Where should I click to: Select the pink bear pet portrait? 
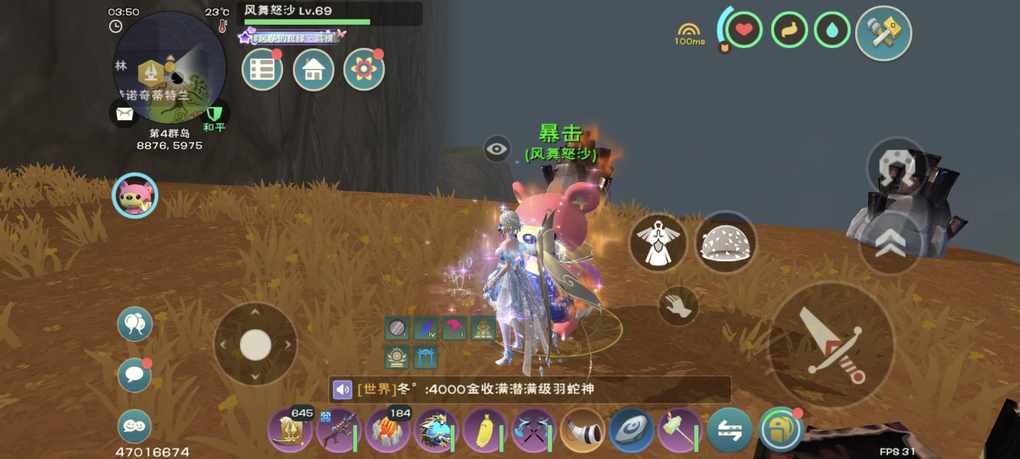134,195
